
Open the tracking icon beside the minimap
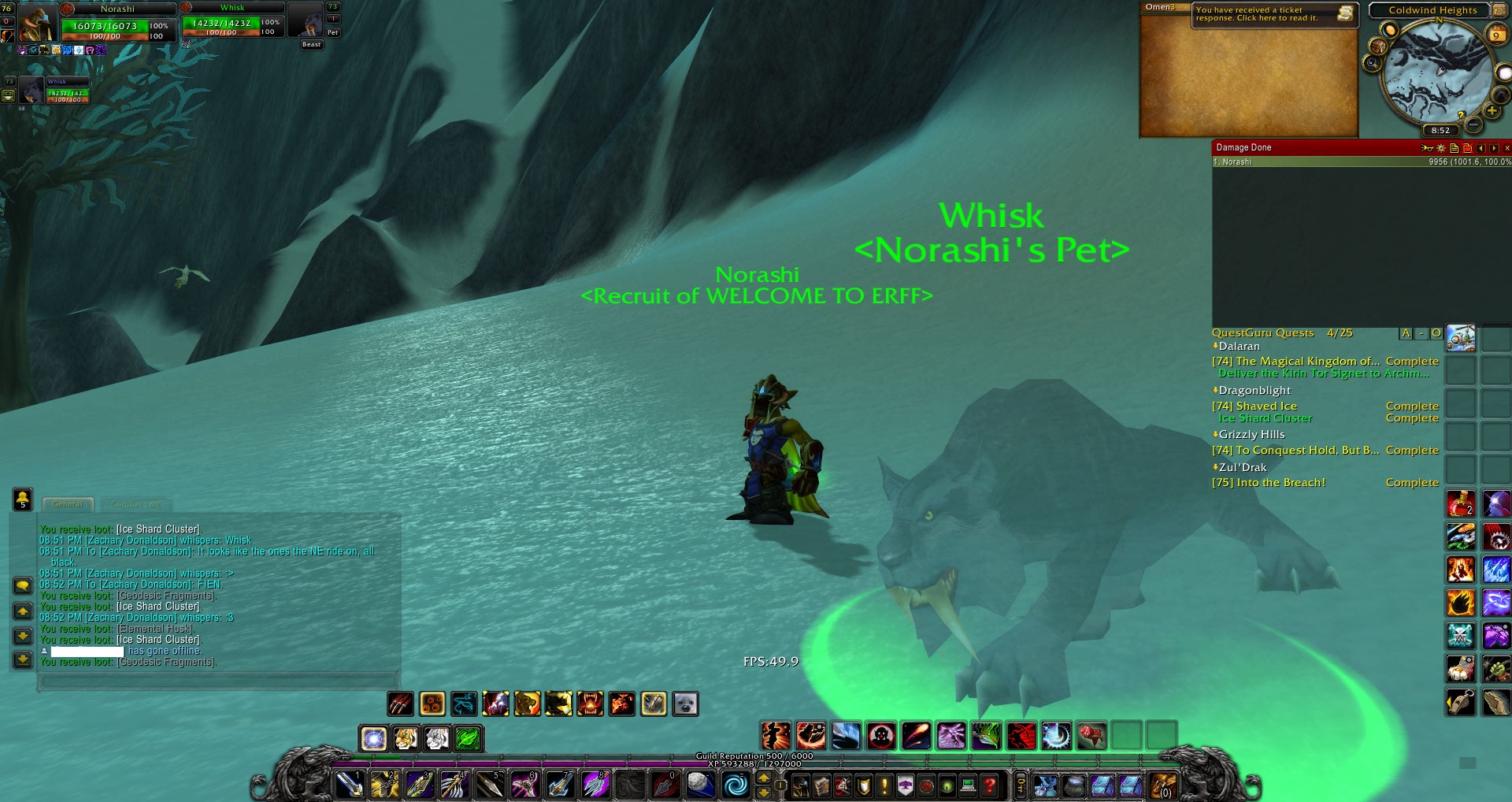[x=1373, y=61]
